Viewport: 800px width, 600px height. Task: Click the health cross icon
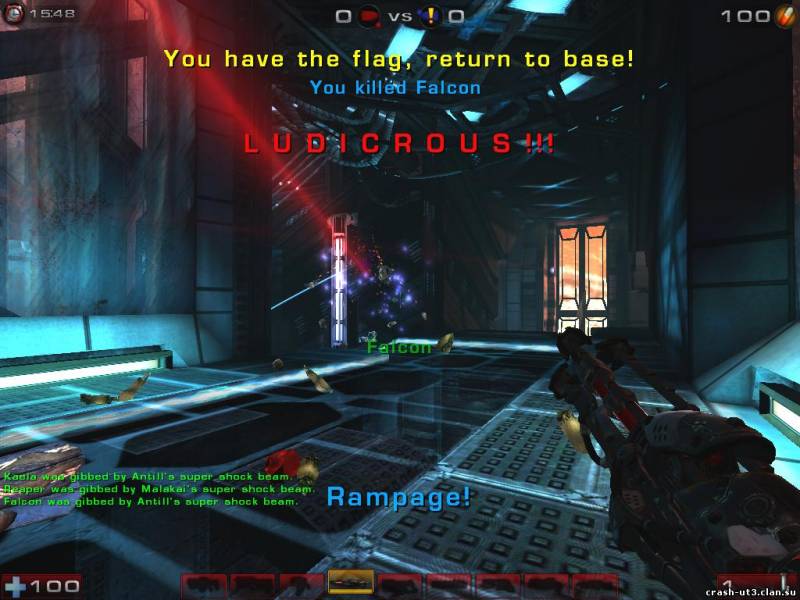15,585
